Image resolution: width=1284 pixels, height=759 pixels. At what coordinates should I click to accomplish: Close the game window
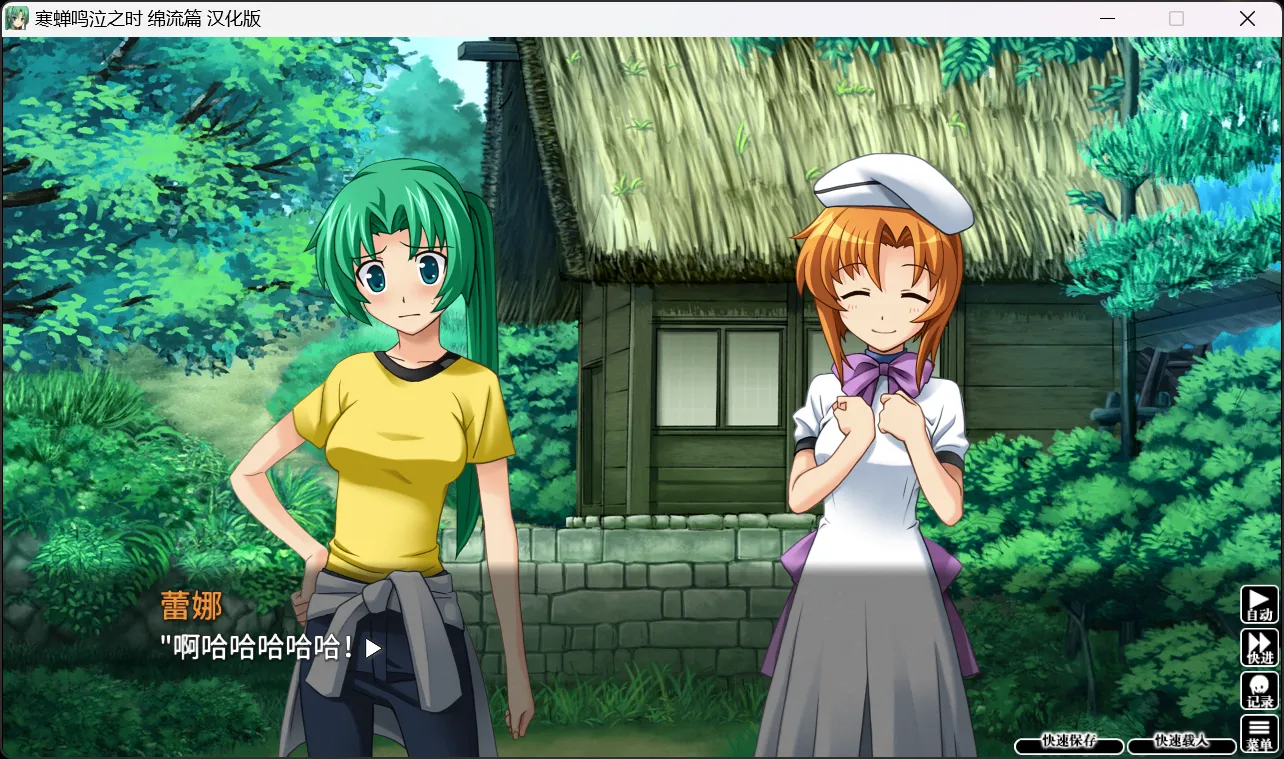[1247, 19]
